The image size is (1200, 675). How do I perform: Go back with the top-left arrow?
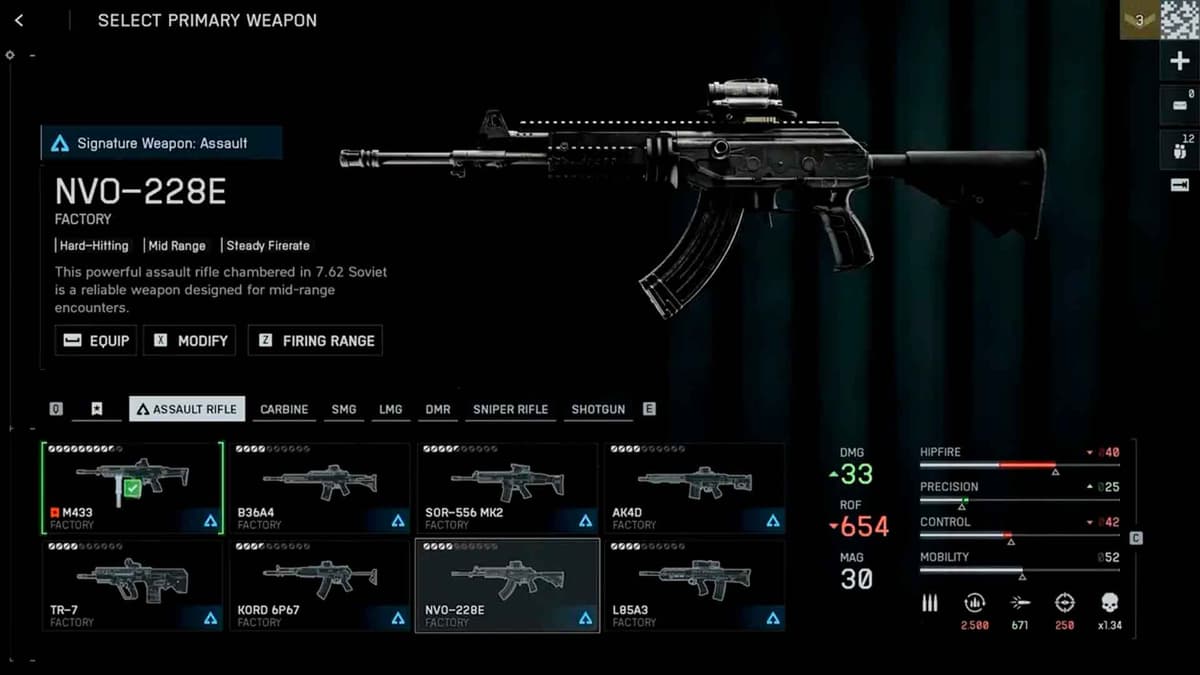point(20,21)
